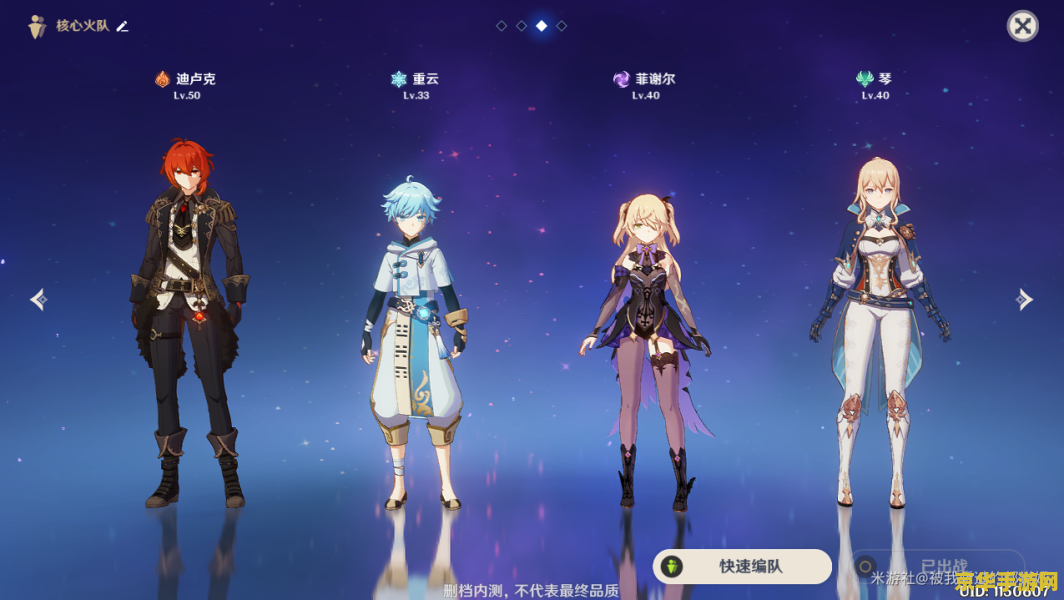Select Diluc (迪卢克) party slot
This screenshot has height=600, width=1064.
tap(187, 320)
